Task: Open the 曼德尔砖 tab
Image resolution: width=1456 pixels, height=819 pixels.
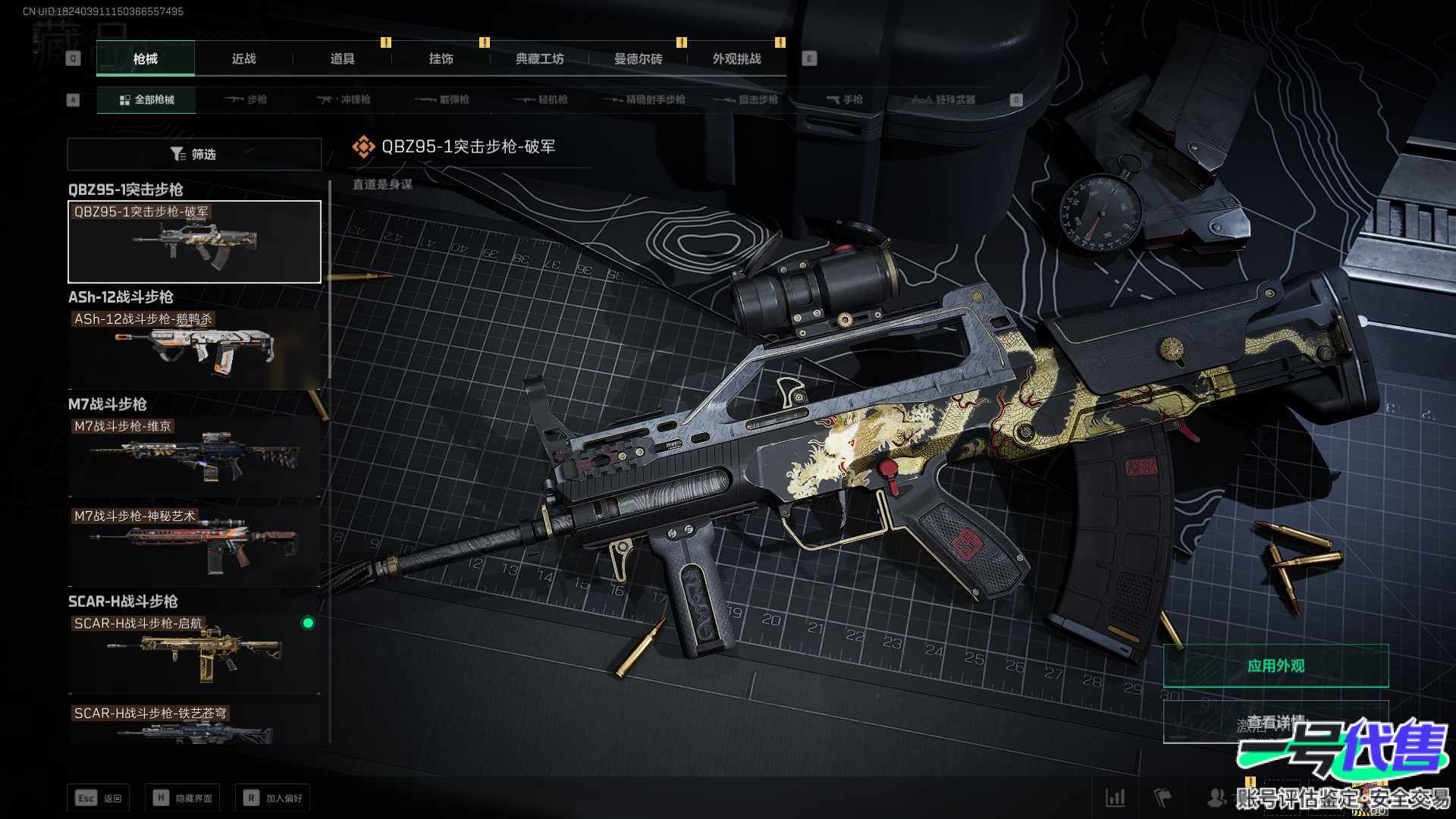Action: coord(638,59)
